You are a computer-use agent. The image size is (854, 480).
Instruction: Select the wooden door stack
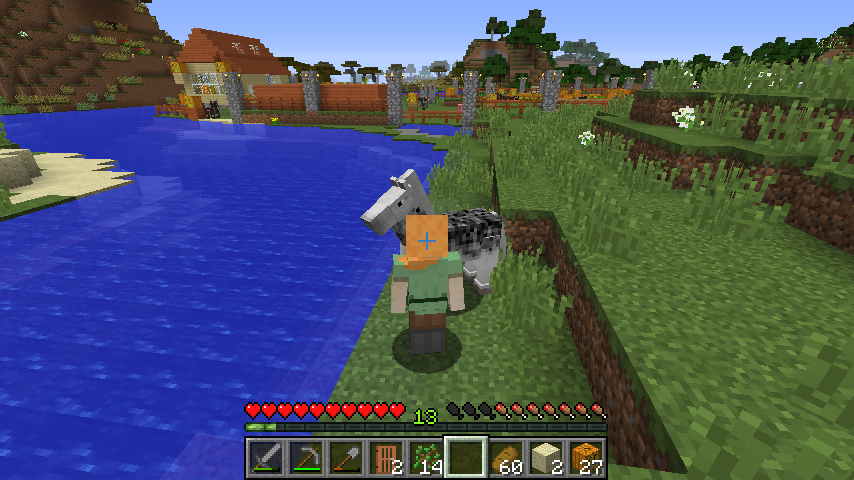(386, 458)
